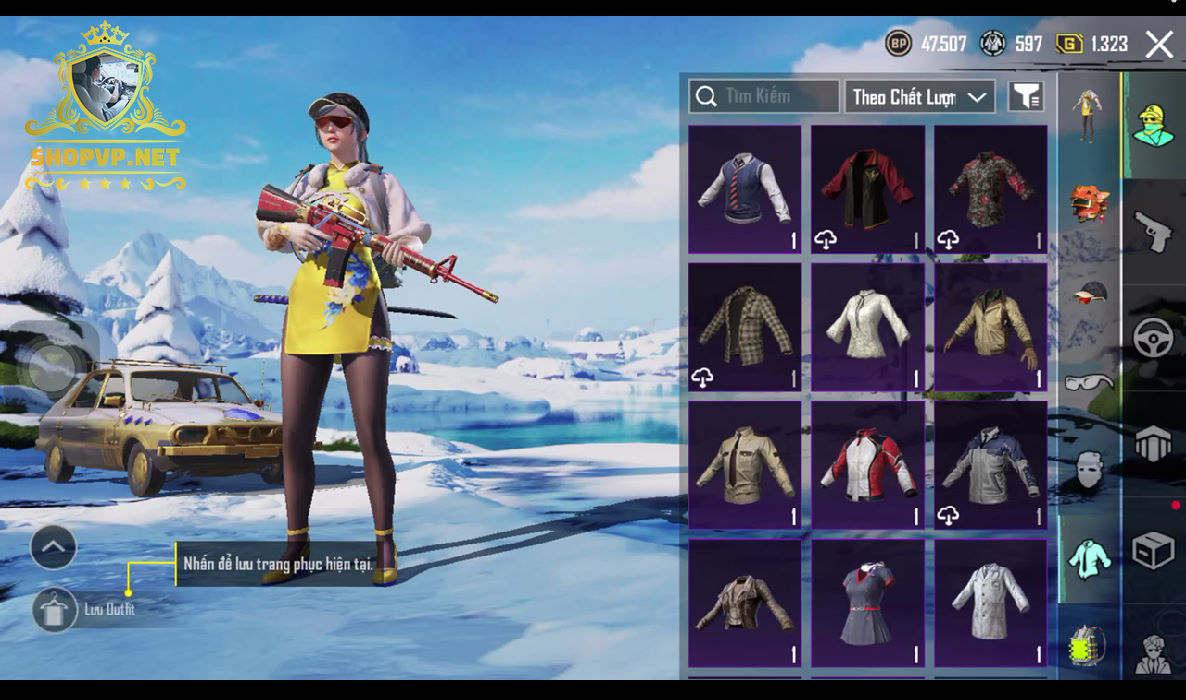Pick the white lace blouse
The image size is (1186, 700).
tap(868, 326)
